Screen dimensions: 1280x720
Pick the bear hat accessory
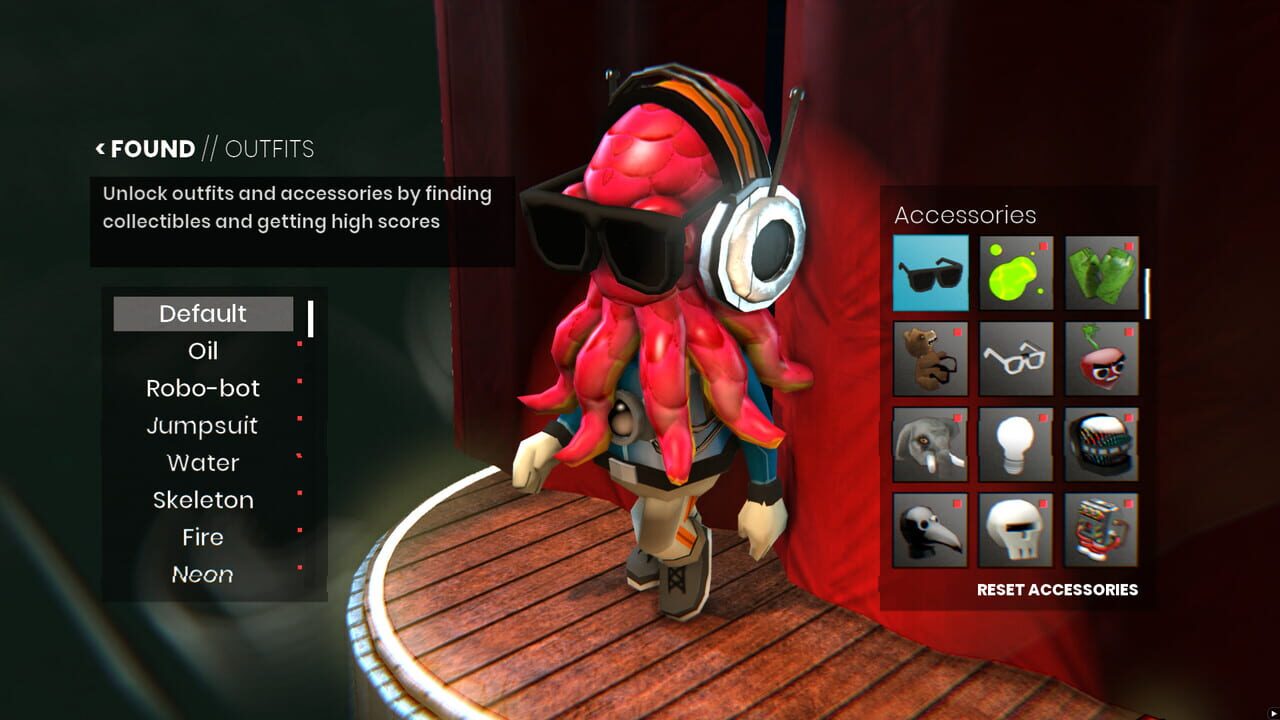point(929,358)
